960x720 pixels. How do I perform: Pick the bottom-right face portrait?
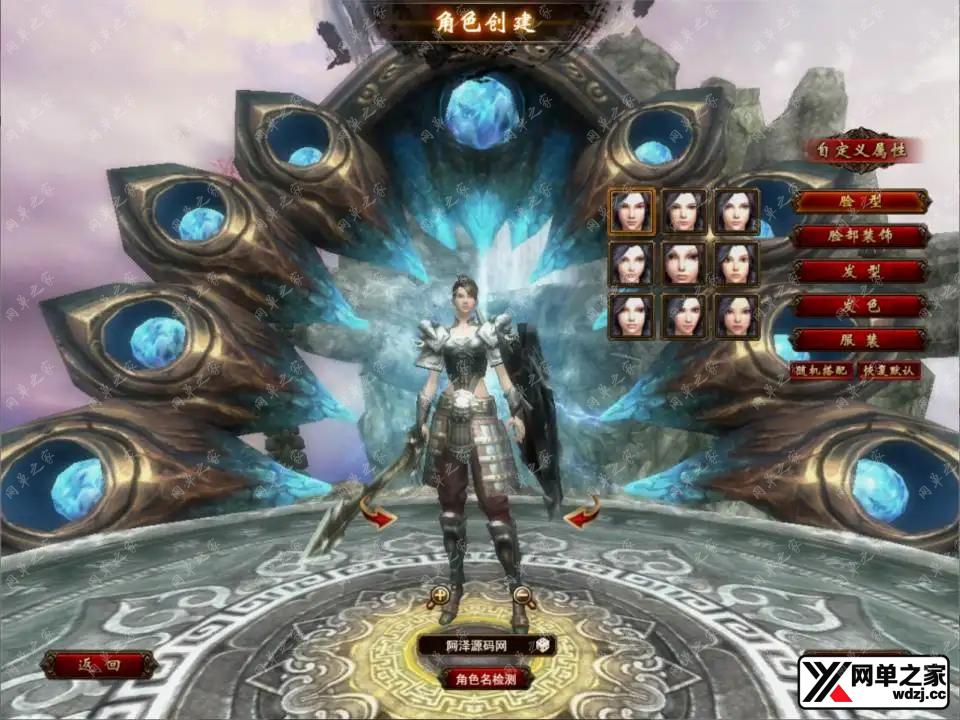click(x=737, y=315)
